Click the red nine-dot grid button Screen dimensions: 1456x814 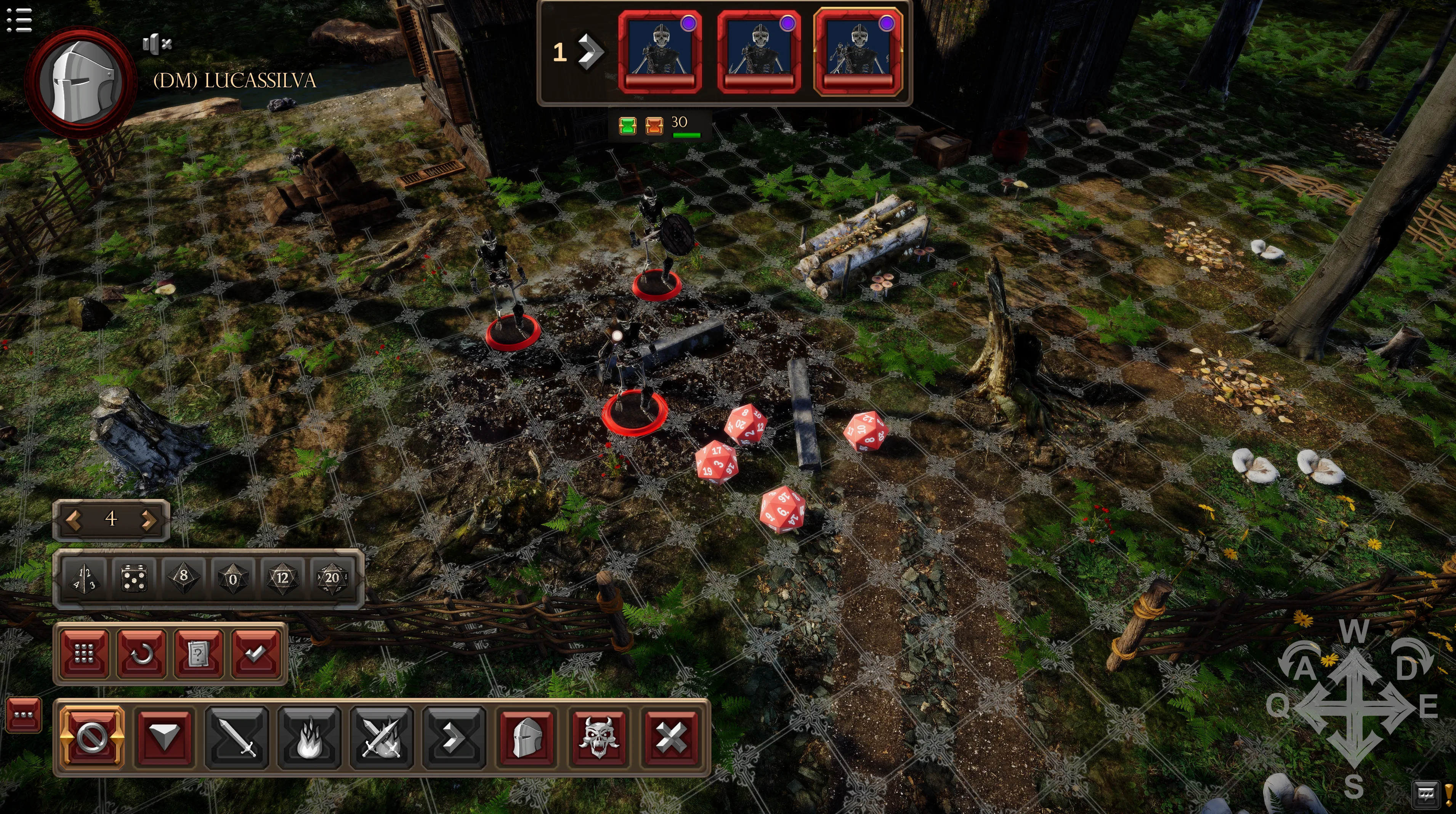click(x=84, y=654)
